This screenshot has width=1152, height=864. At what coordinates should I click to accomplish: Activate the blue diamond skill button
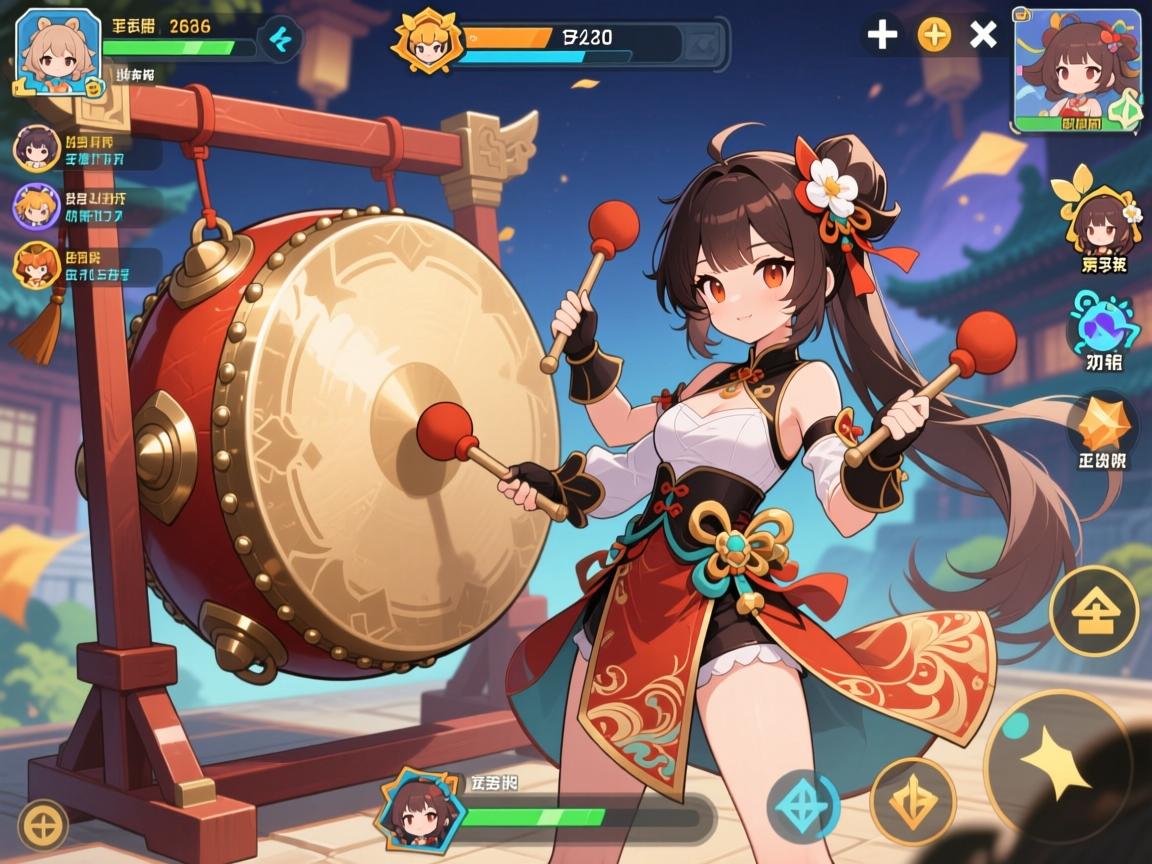(x=803, y=806)
